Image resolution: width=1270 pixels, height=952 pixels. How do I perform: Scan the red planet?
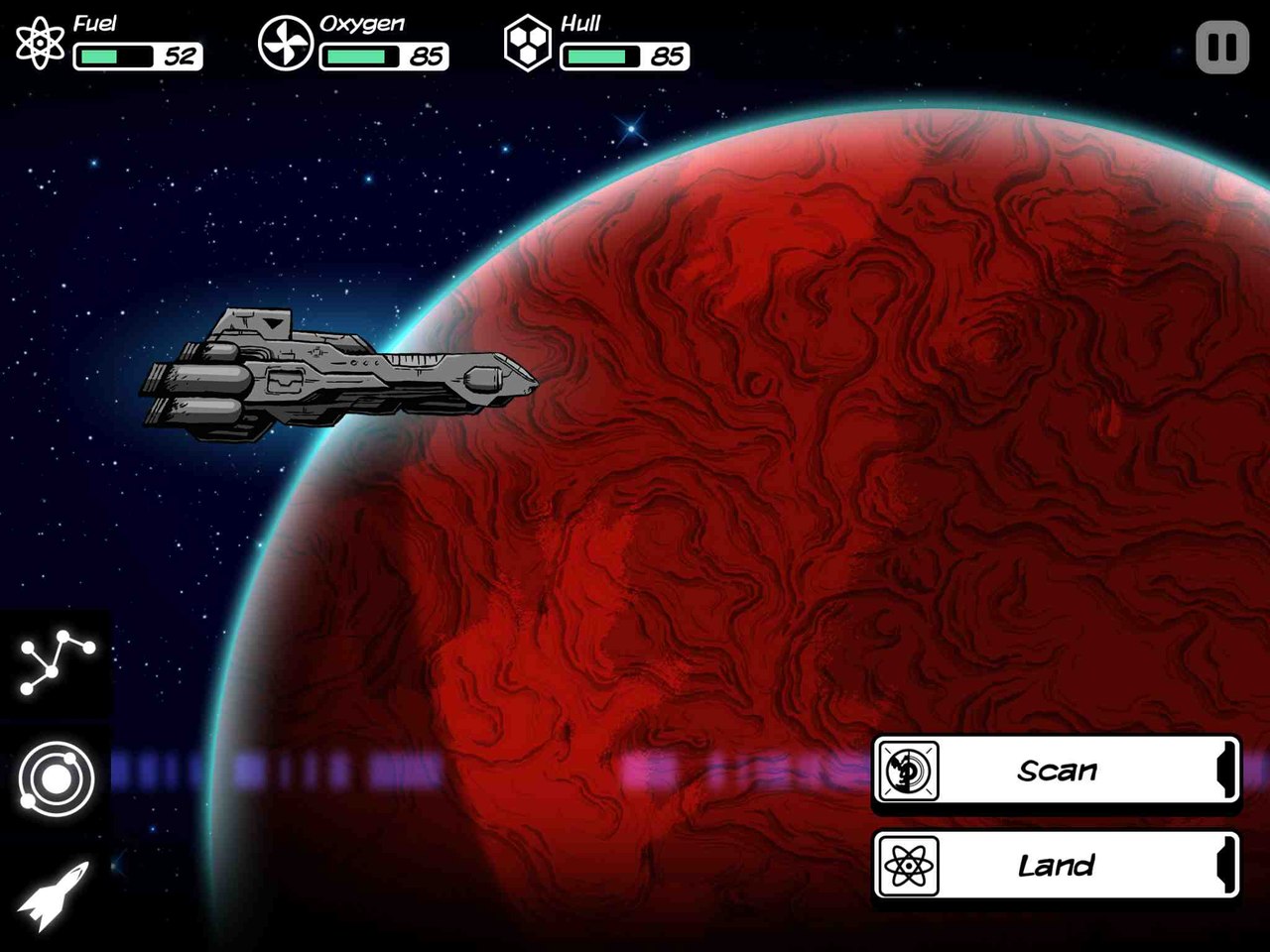coord(1056,771)
